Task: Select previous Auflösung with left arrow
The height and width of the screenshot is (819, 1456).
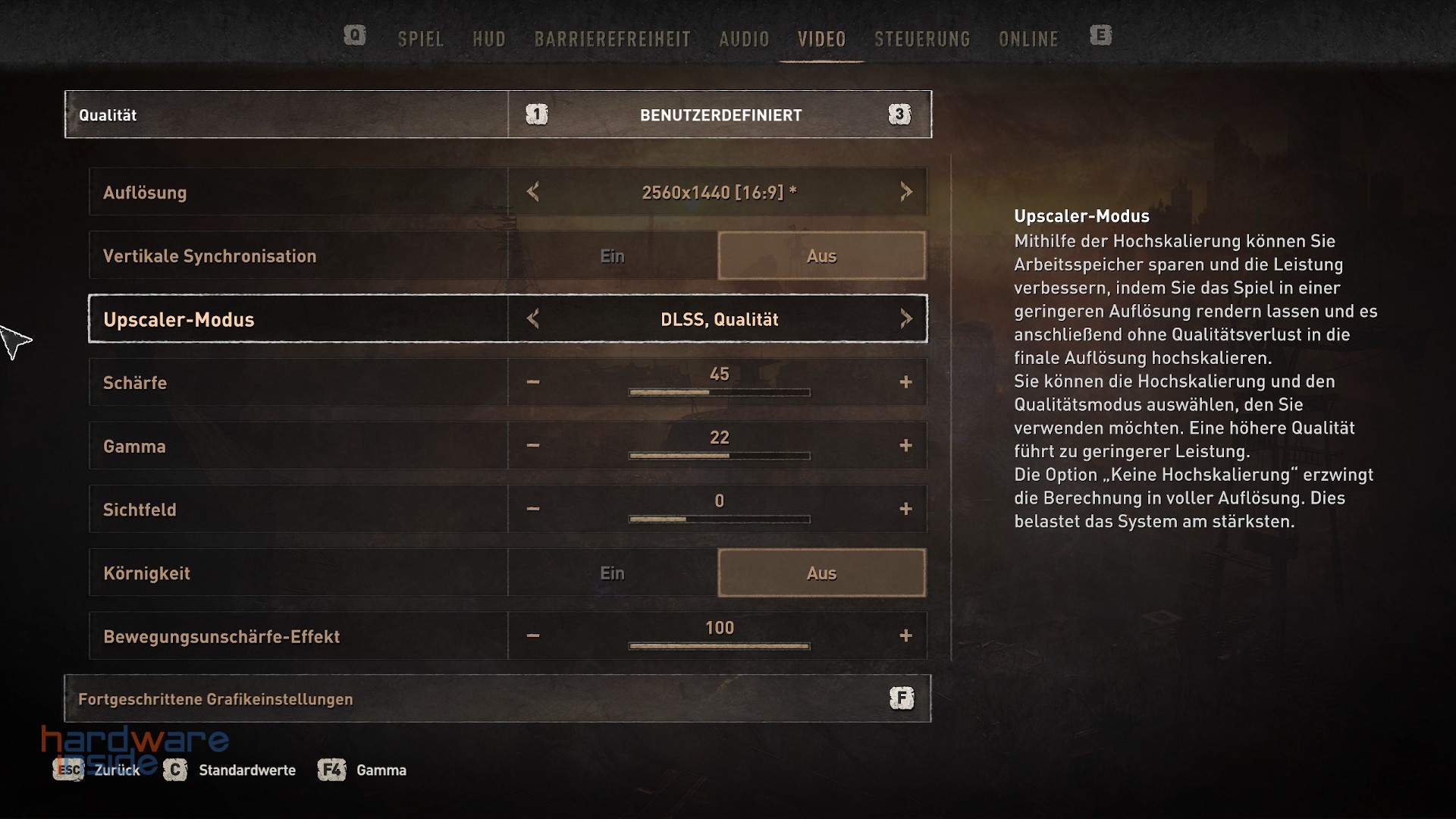Action: tap(533, 192)
